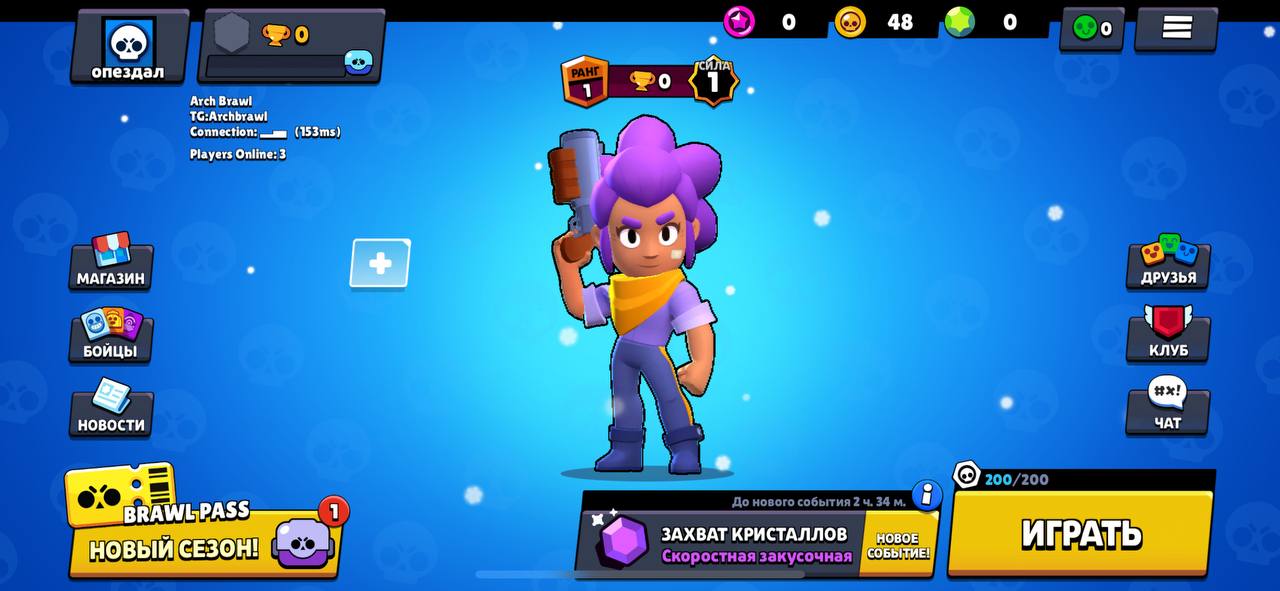Open the brawler rank and power badge
This screenshot has width=1280, height=591.
[650, 81]
